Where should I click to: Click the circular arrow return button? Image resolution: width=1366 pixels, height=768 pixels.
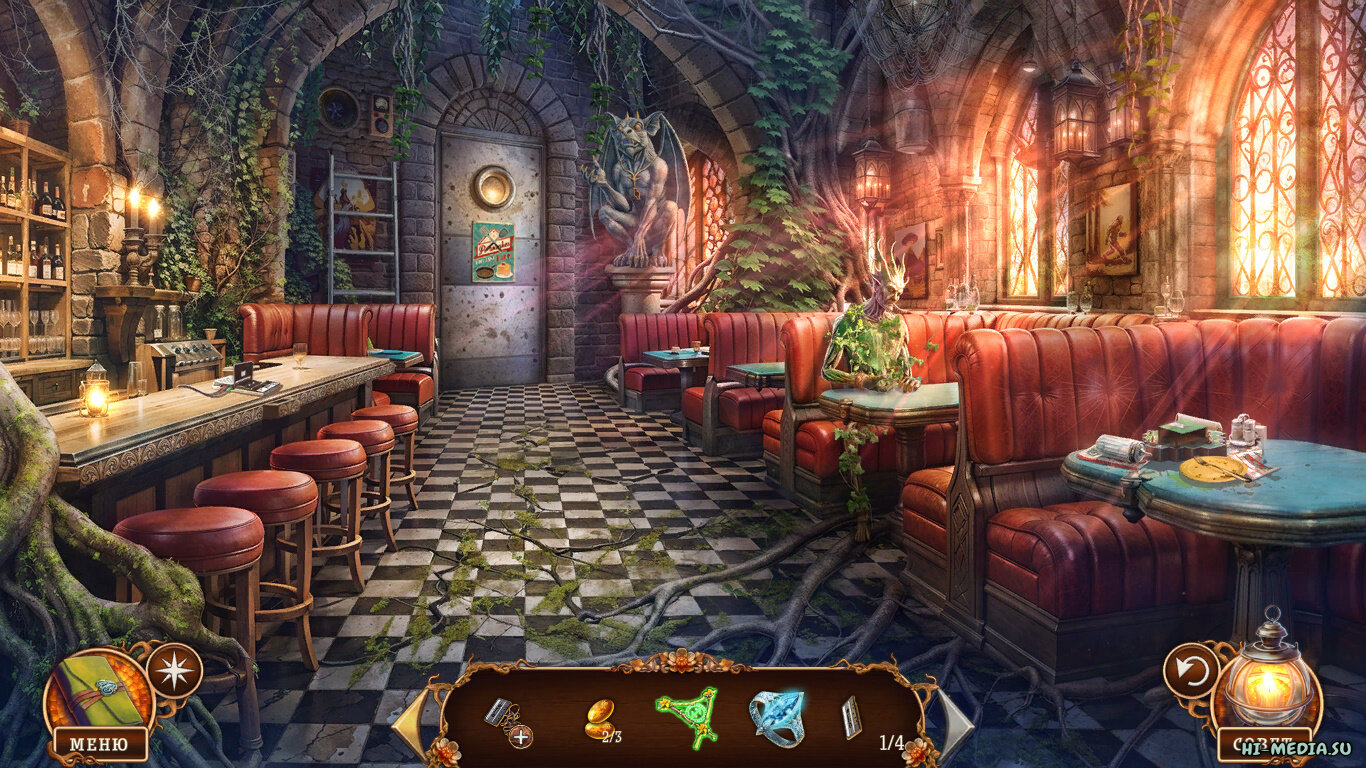click(x=1192, y=670)
